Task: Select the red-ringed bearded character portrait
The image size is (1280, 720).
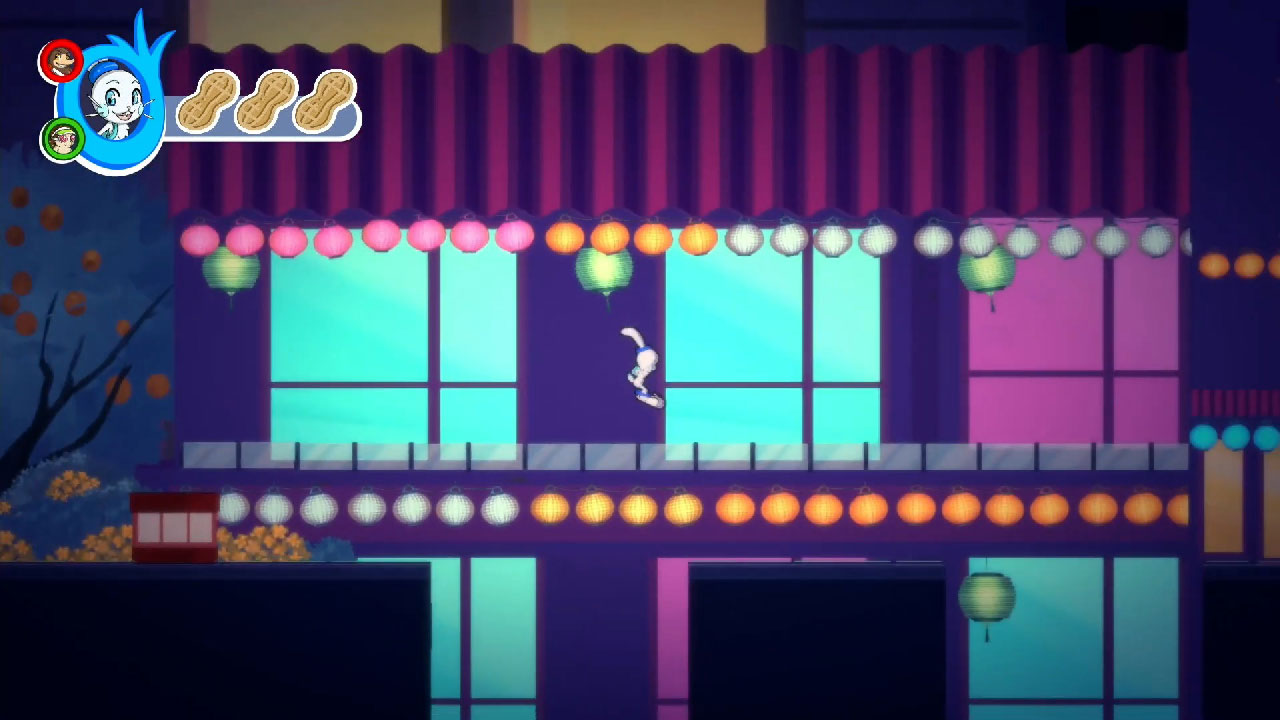Action: [x=60, y=62]
